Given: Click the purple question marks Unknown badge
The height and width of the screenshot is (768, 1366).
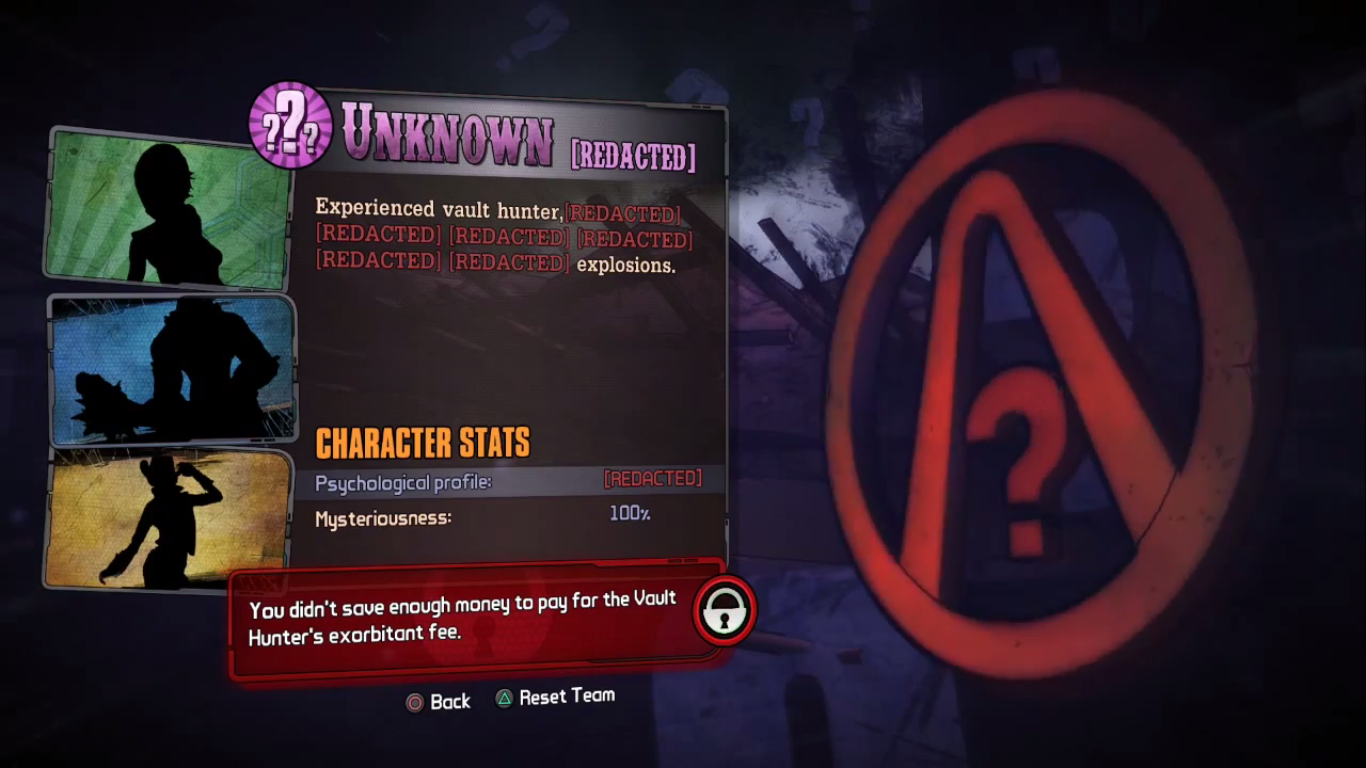Looking at the screenshot, I should pyautogui.click(x=290, y=125).
